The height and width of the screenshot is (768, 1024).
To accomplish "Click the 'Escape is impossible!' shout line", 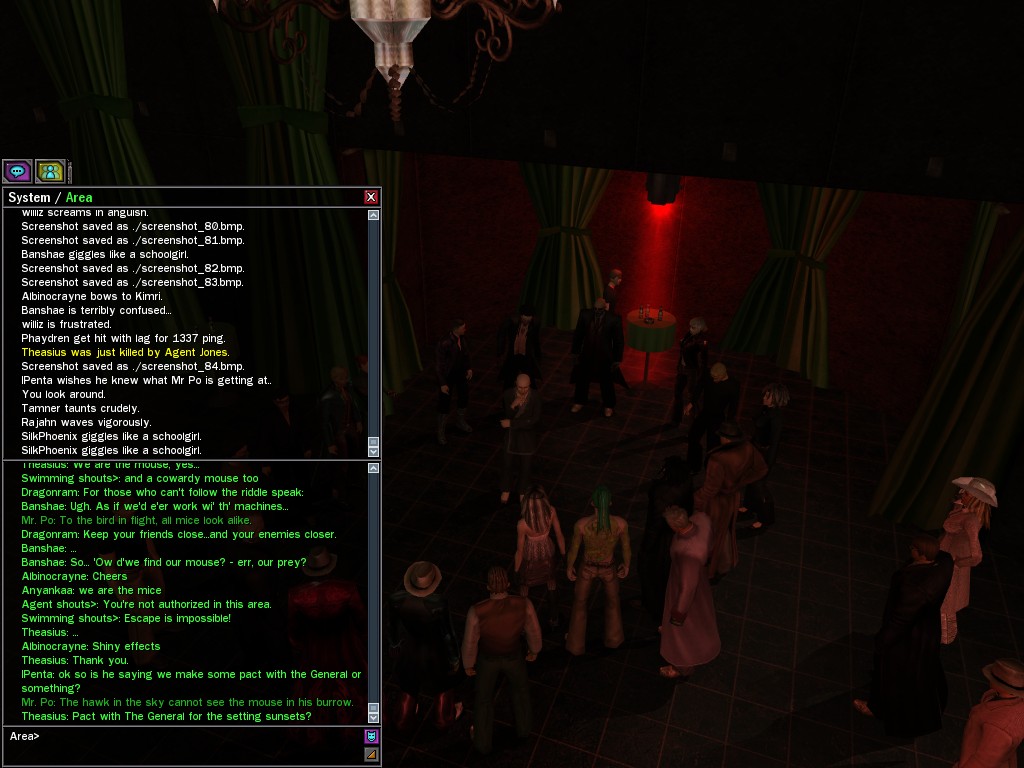I will pyautogui.click(x=126, y=618).
